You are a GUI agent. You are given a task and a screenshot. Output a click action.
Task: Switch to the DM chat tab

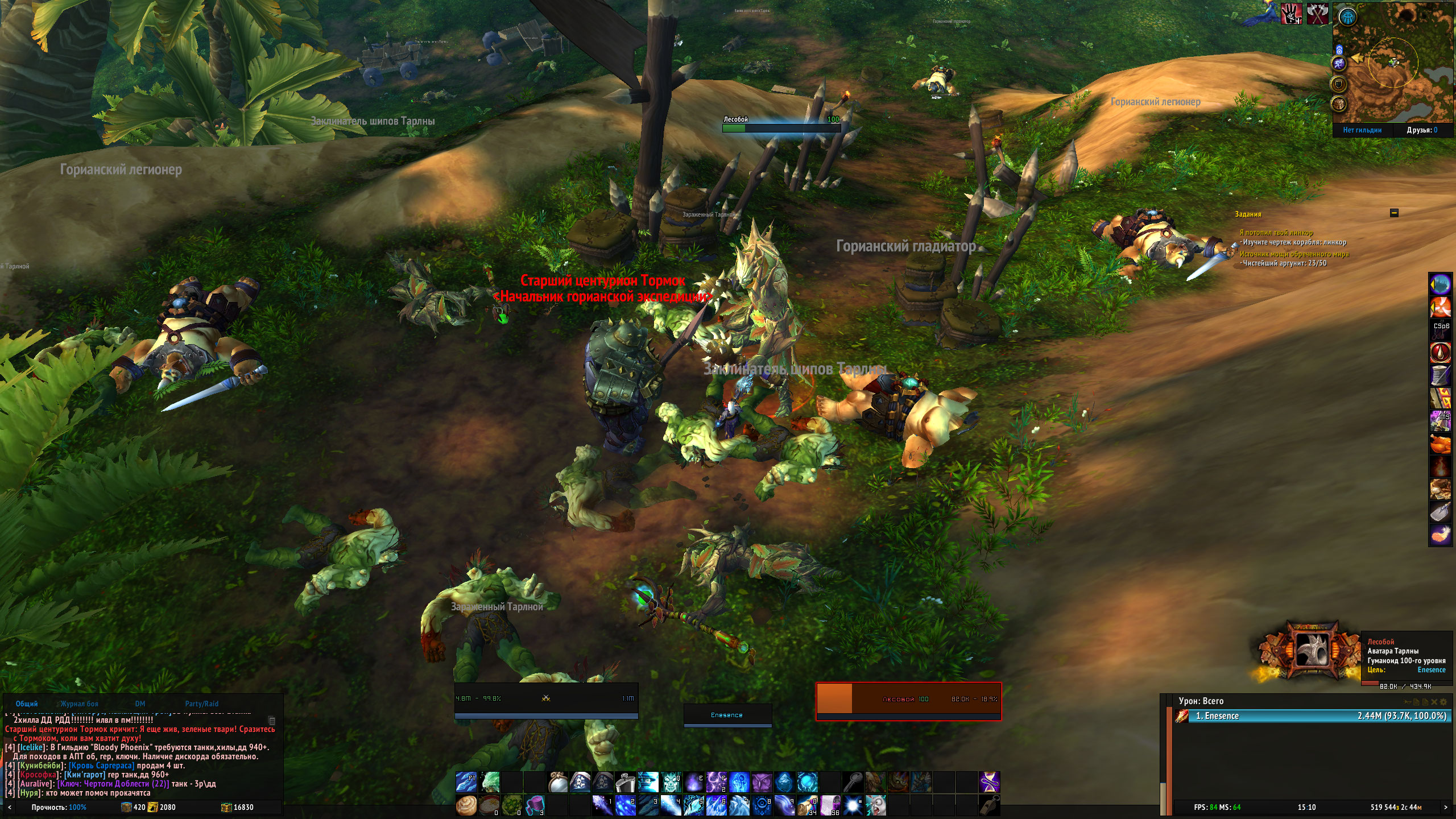coord(140,704)
